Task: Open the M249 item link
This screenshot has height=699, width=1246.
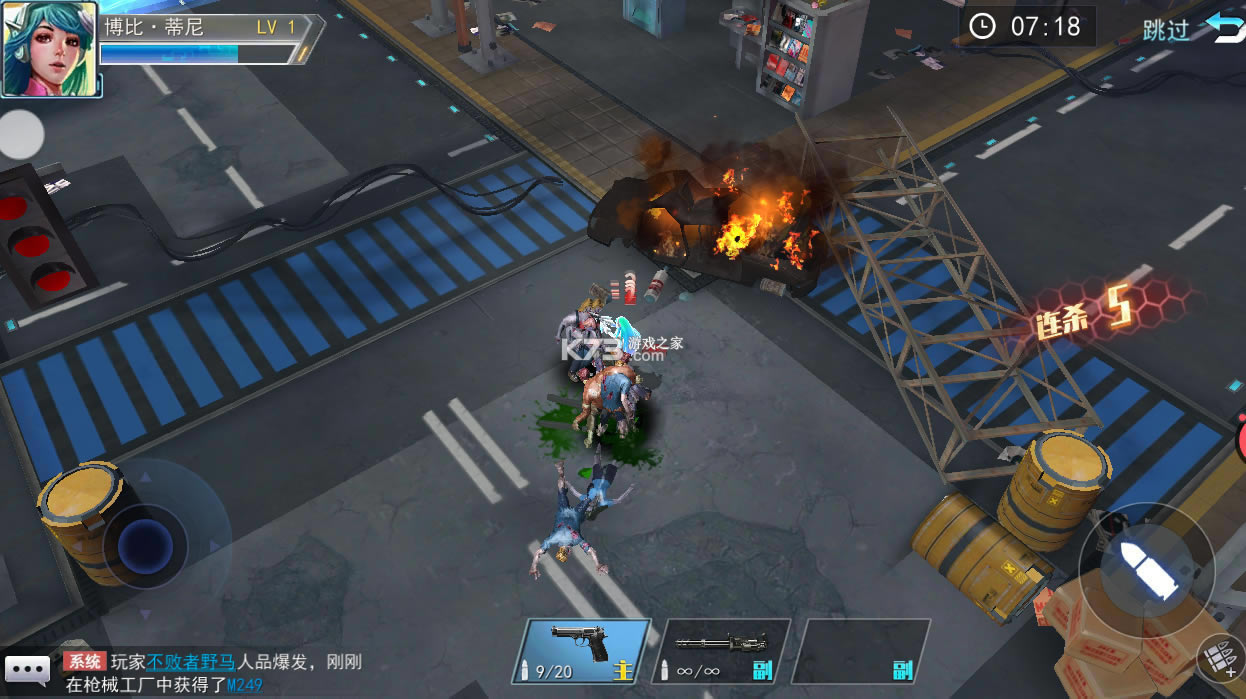Action: (x=244, y=685)
